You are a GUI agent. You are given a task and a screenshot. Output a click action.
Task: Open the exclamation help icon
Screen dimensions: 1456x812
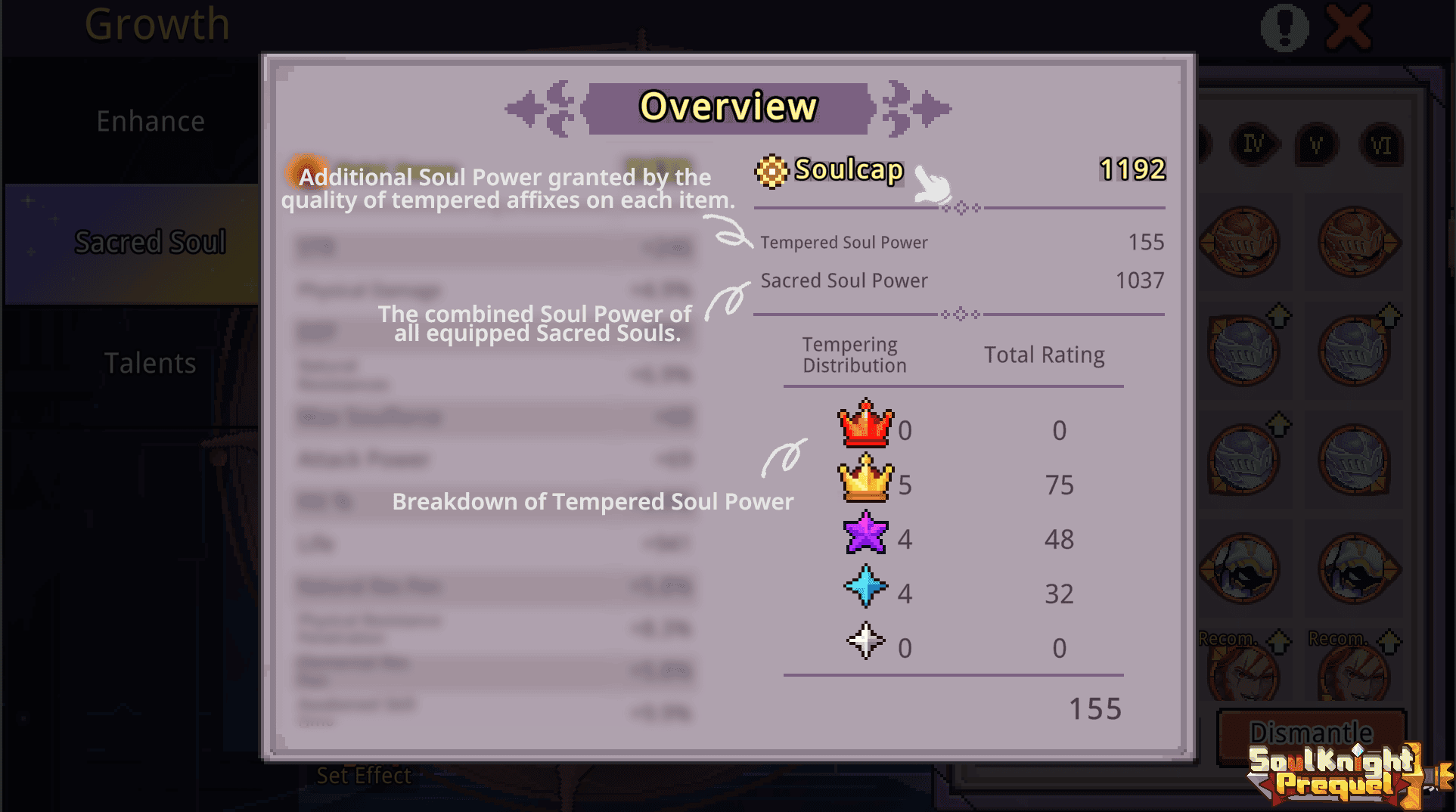click(x=1284, y=26)
